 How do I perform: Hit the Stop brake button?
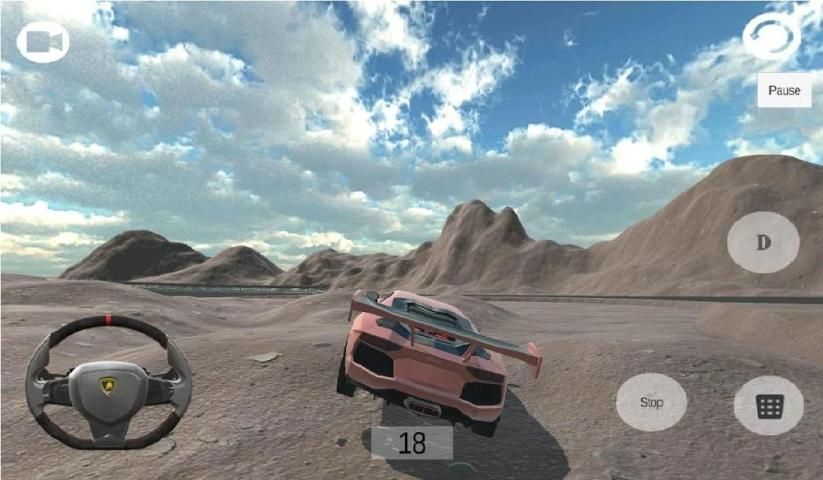(x=651, y=402)
